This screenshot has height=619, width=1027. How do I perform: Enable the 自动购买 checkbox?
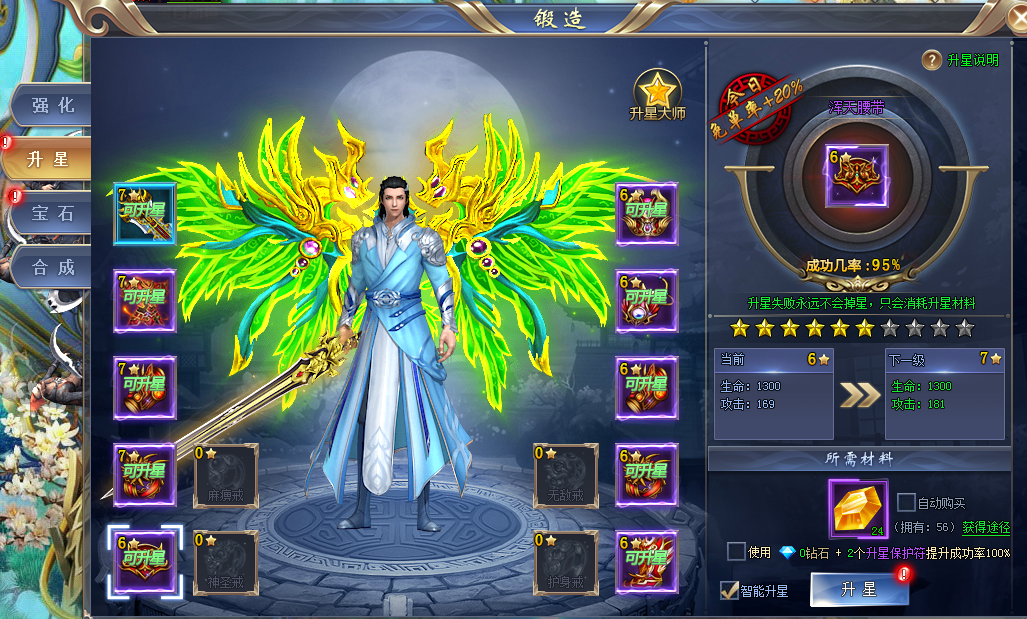pyautogui.click(x=906, y=502)
